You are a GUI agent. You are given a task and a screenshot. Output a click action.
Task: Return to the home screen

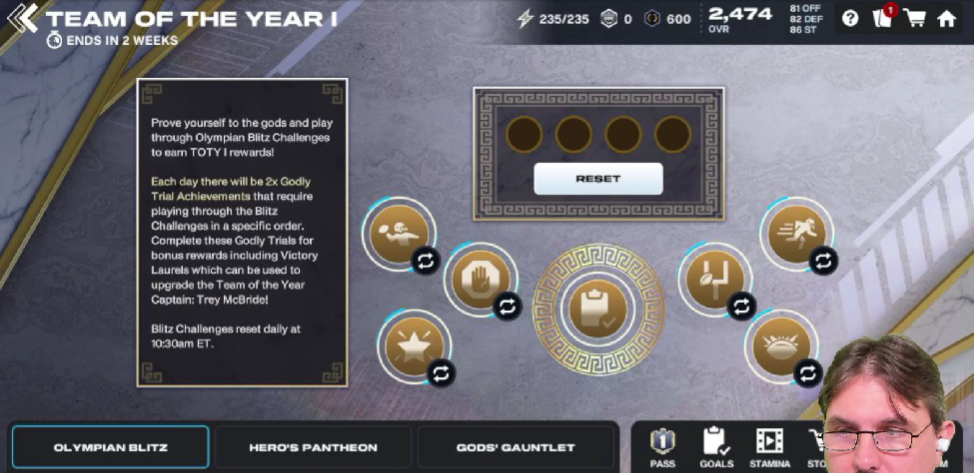pyautogui.click(x=946, y=18)
